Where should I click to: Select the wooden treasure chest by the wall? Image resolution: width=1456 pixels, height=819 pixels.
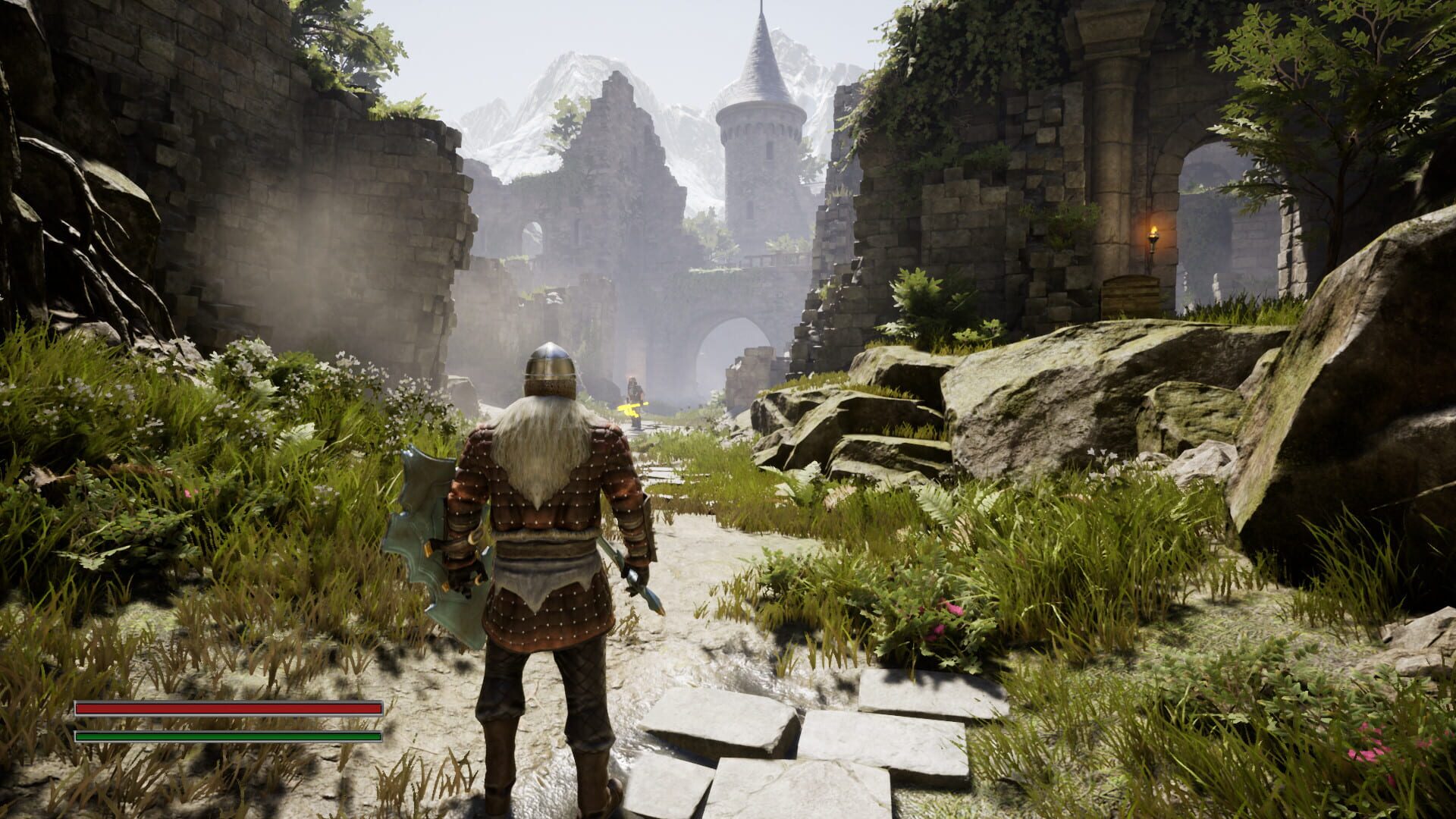click(x=1130, y=296)
